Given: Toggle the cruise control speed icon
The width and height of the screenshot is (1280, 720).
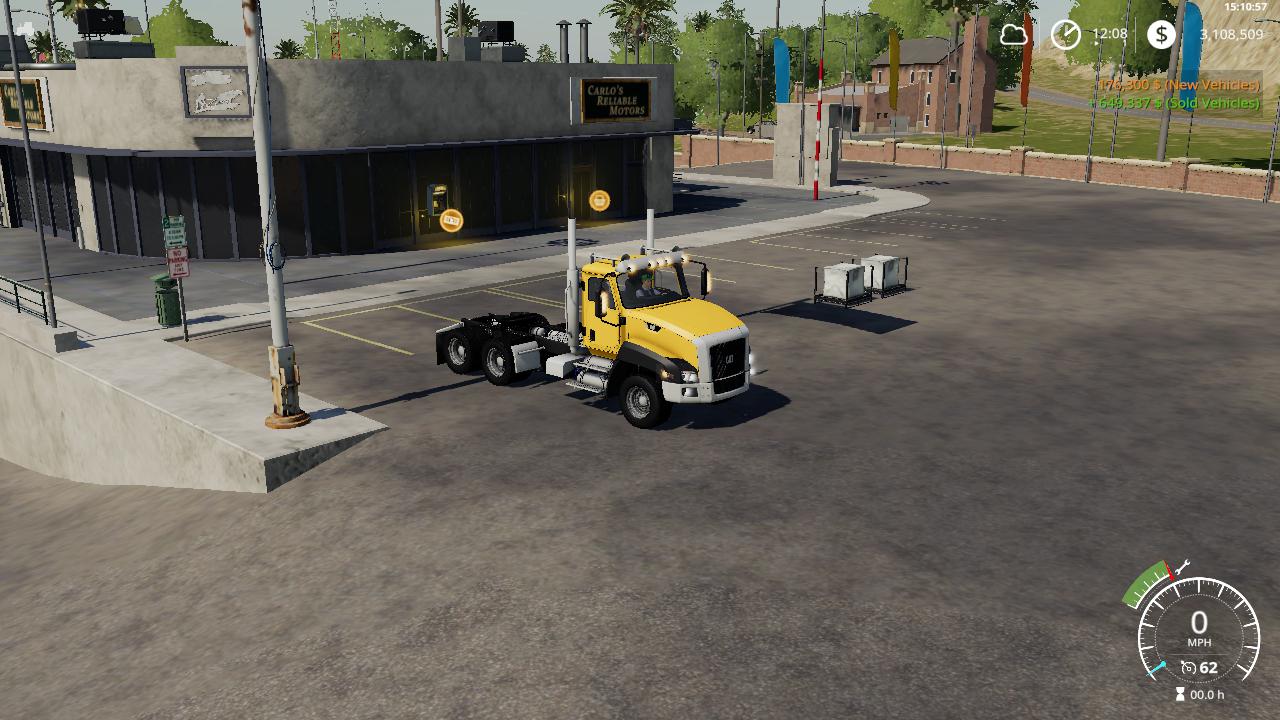Looking at the screenshot, I should (1189, 667).
